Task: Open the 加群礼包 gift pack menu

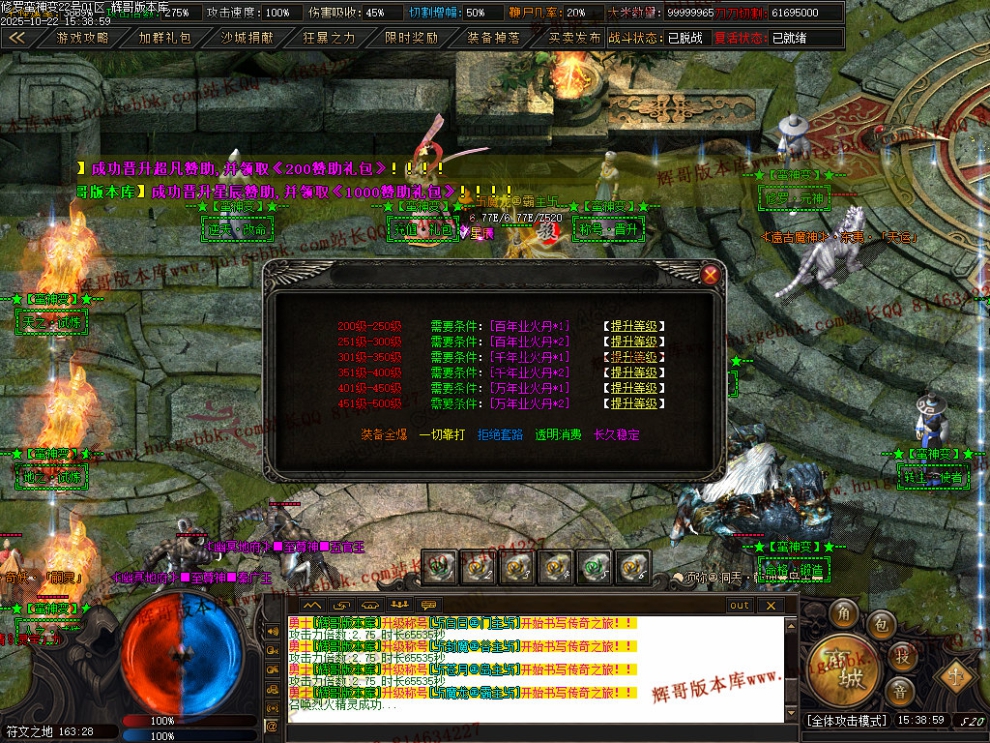Action: click(x=164, y=38)
